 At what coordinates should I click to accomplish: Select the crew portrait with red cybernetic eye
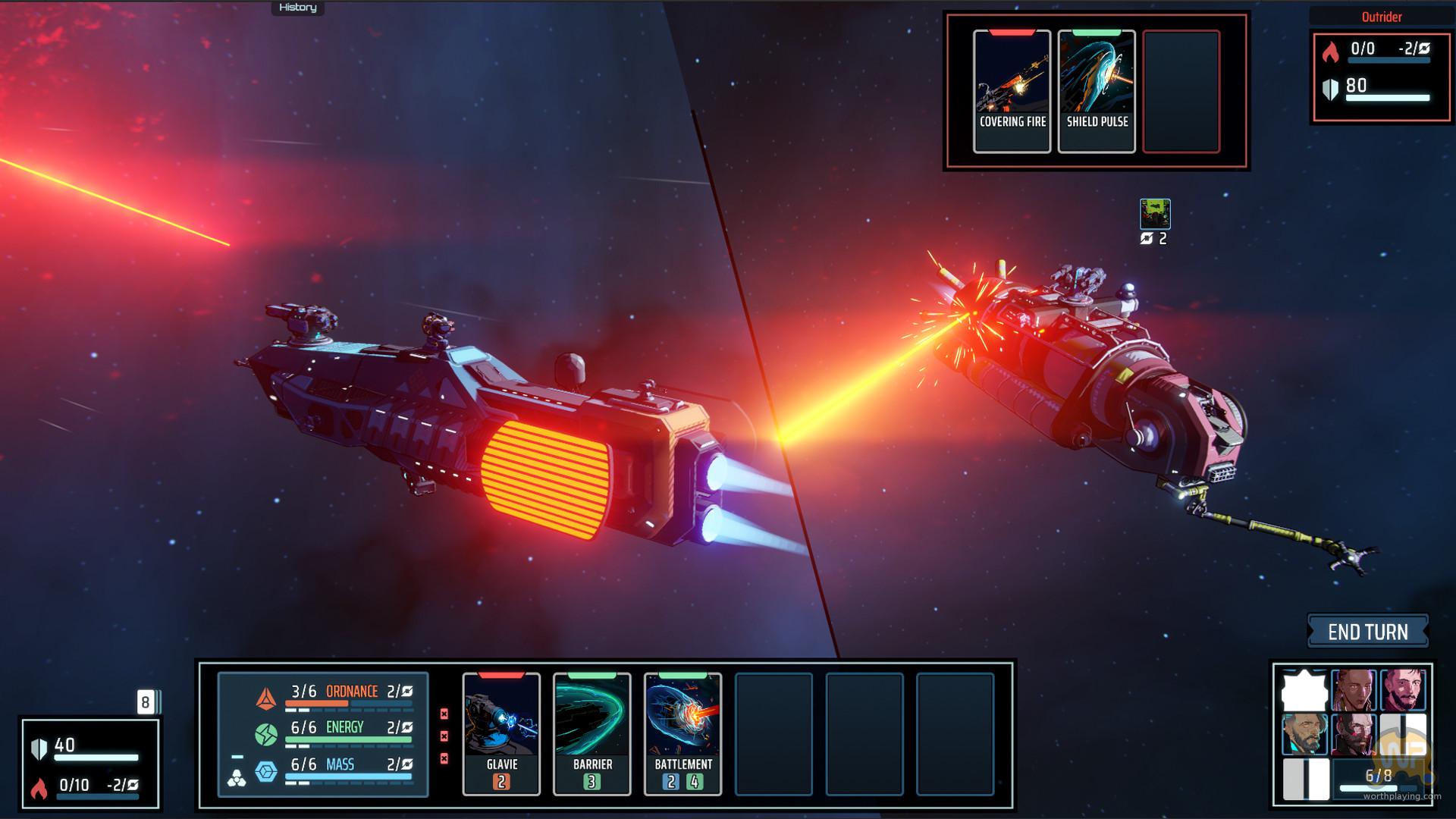pos(1354,734)
